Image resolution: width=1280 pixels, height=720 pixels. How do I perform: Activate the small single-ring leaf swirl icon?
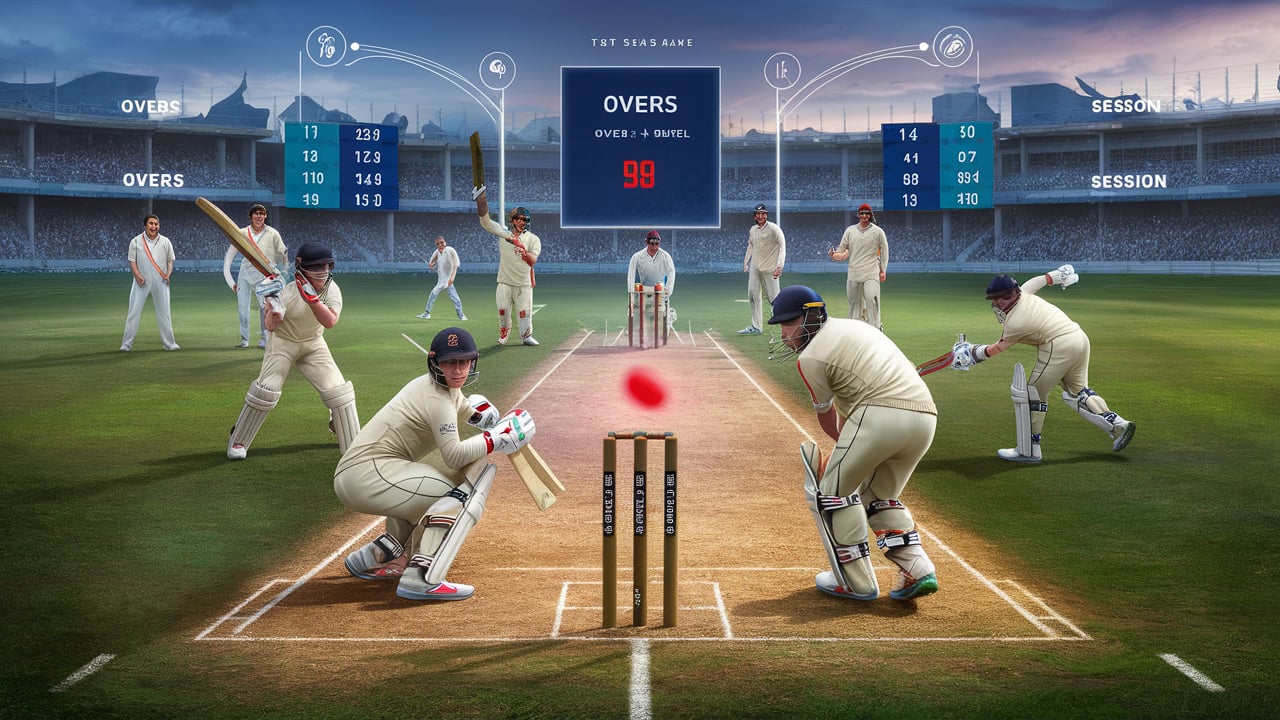click(x=496, y=70)
